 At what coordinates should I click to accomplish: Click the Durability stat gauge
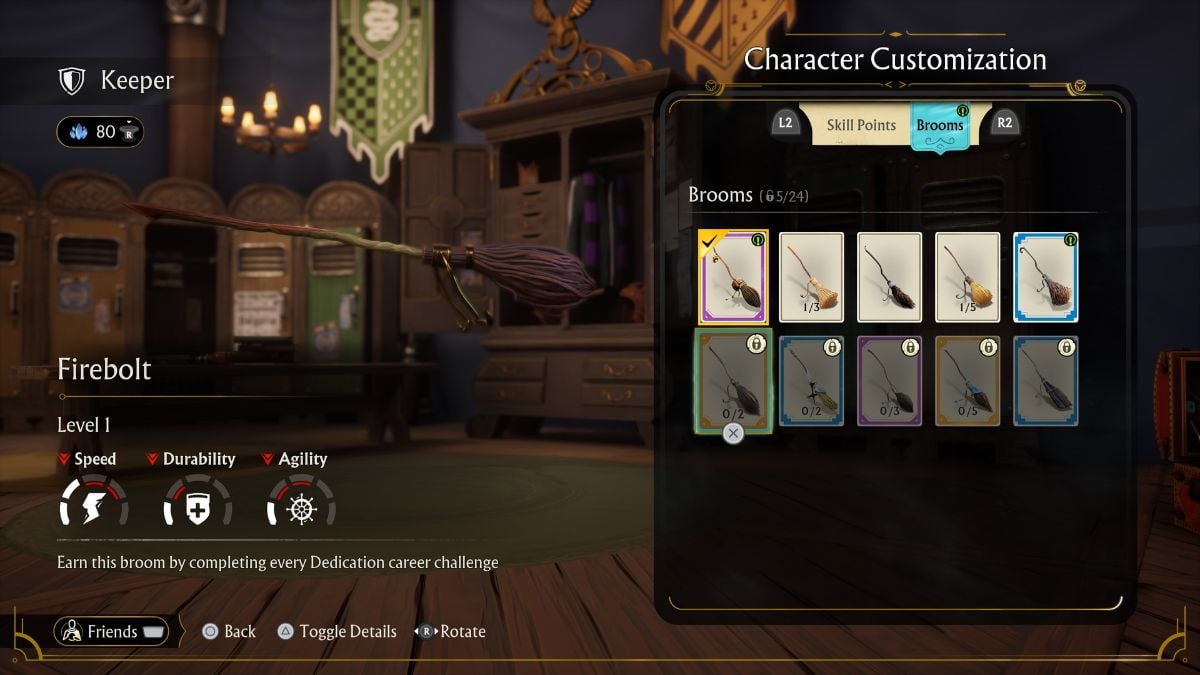click(197, 501)
